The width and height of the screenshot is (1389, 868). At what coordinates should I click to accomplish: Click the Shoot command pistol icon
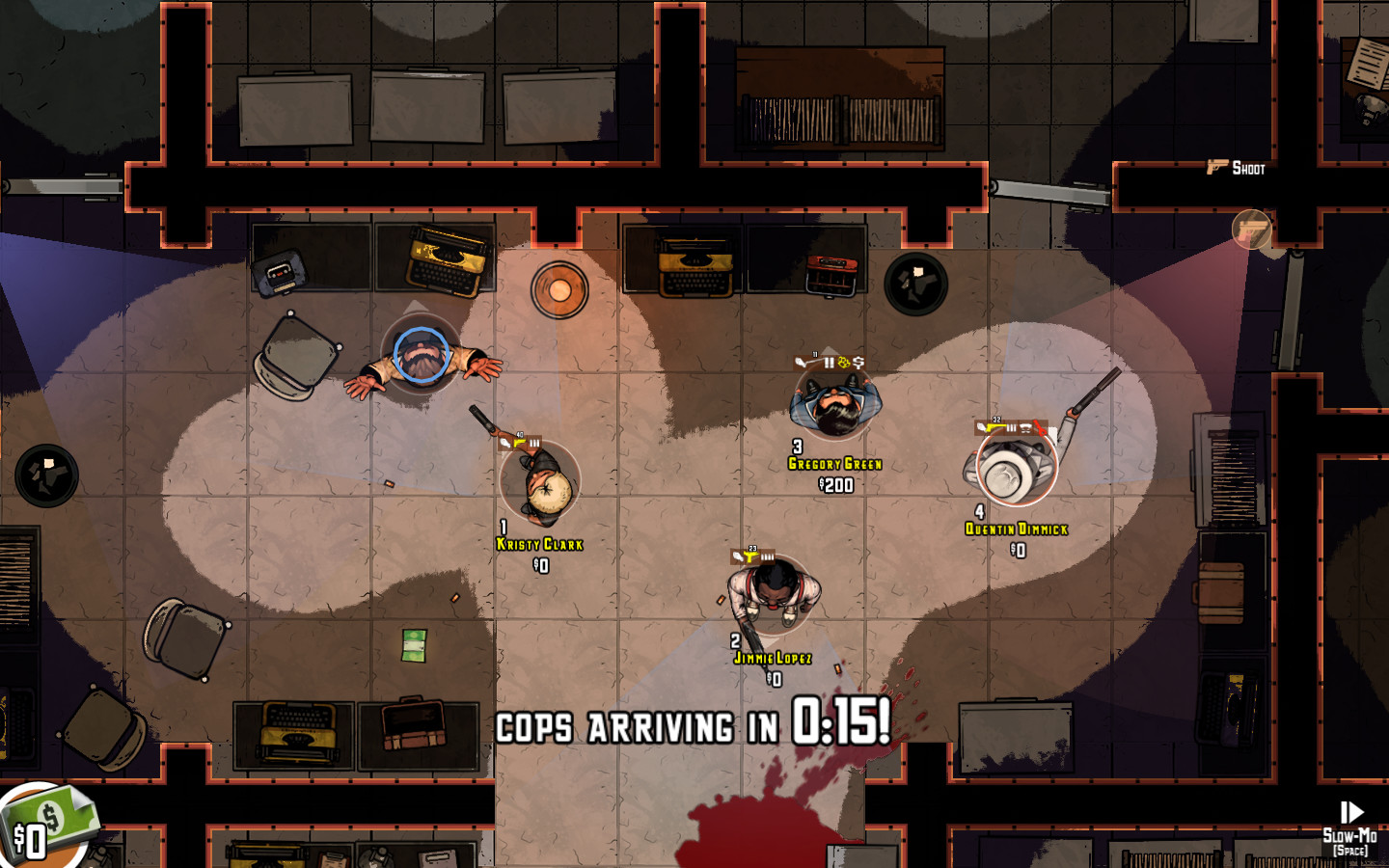pyautogui.click(x=1214, y=168)
